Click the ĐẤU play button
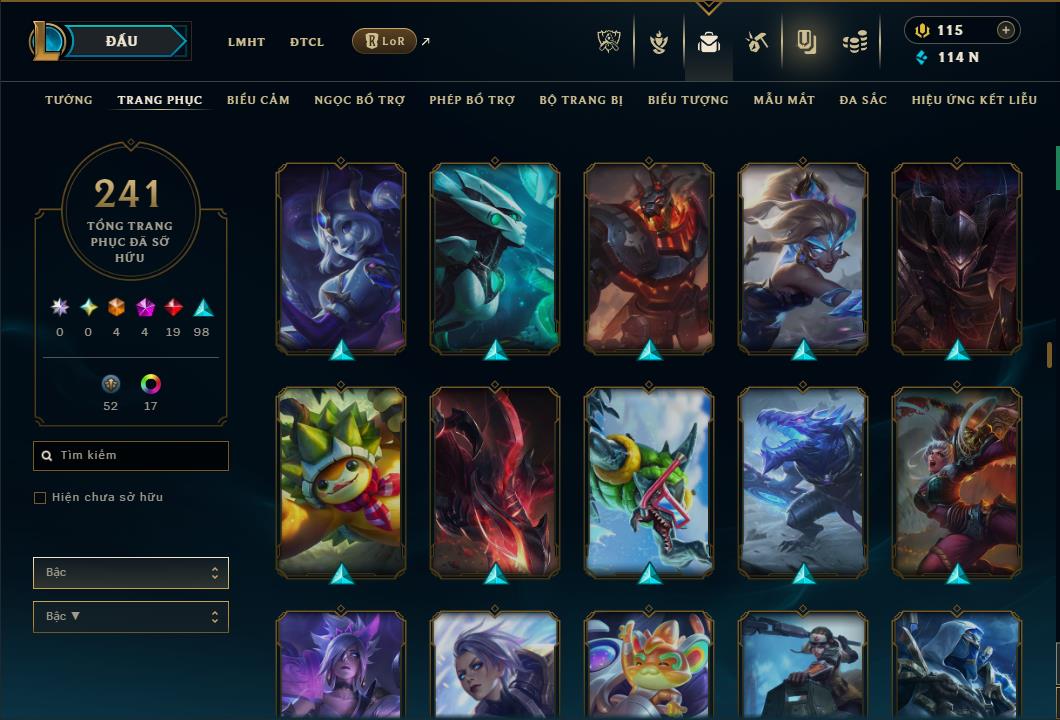This screenshot has width=1060, height=720. tap(122, 41)
